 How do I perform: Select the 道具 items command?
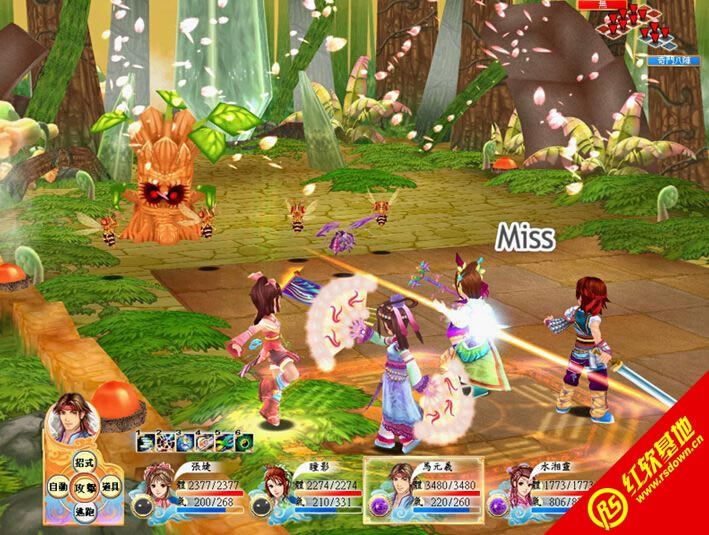(111, 487)
